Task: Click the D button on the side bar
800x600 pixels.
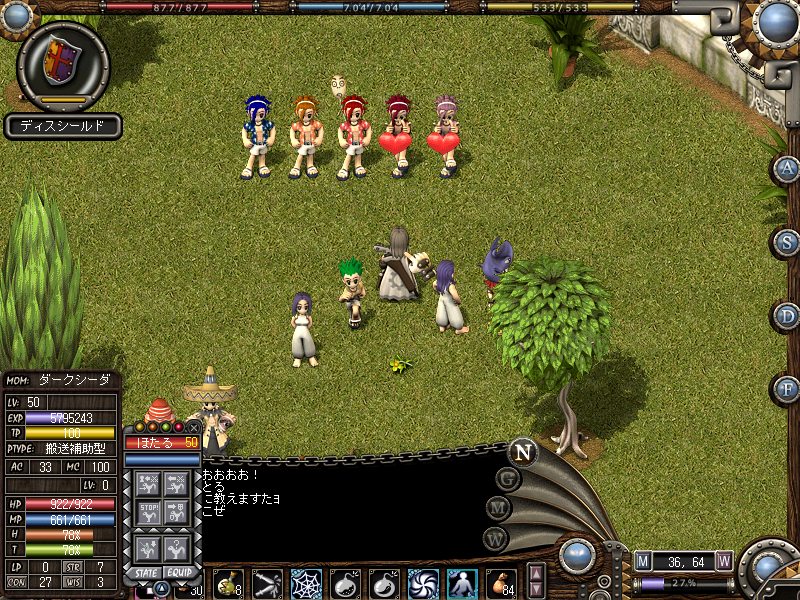Action: tap(786, 316)
